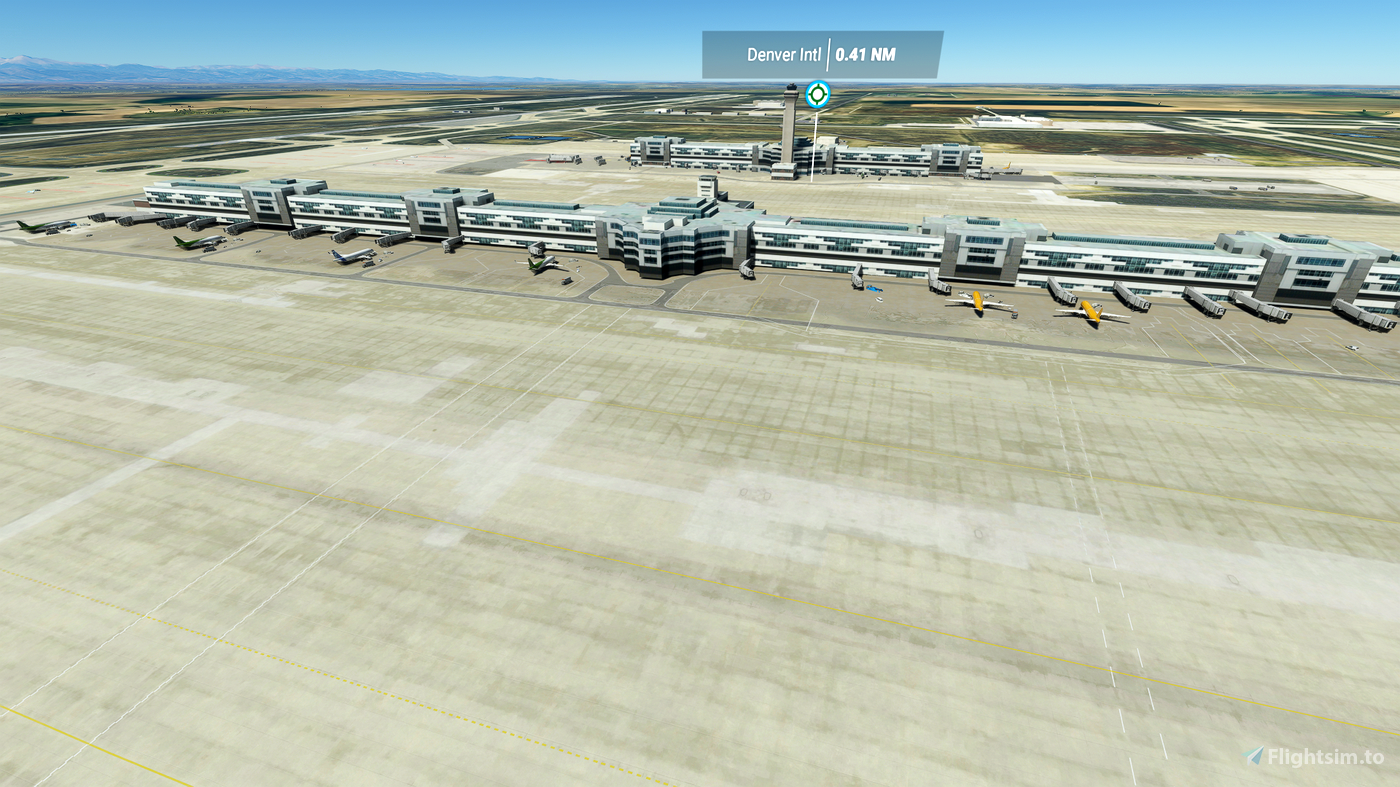
Task: Click the divider bar inside the POI banner
Action: pos(829,57)
